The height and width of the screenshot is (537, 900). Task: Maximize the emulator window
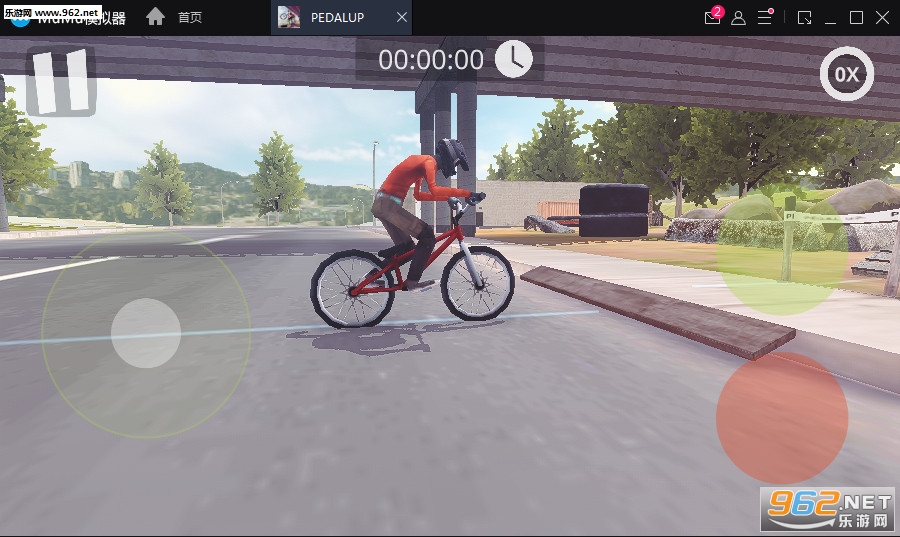point(856,18)
